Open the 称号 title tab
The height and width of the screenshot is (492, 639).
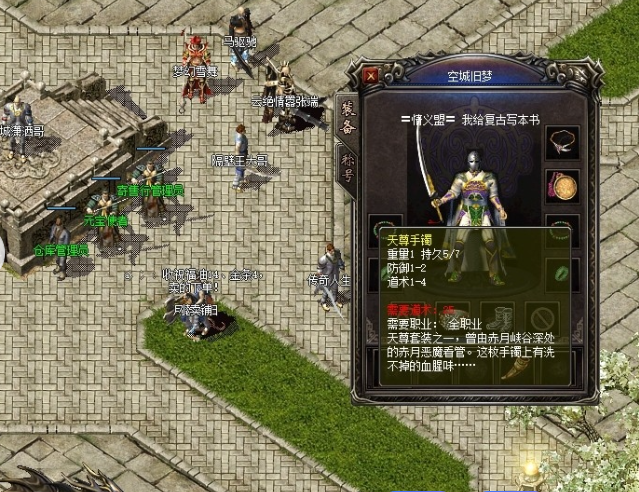click(x=348, y=168)
